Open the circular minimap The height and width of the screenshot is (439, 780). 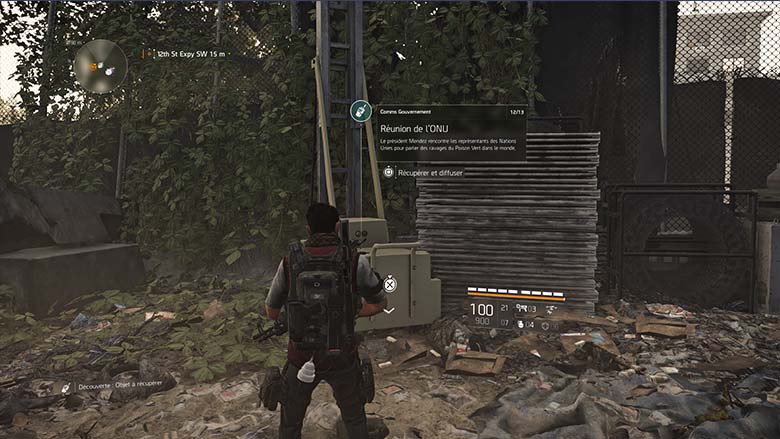click(100, 66)
